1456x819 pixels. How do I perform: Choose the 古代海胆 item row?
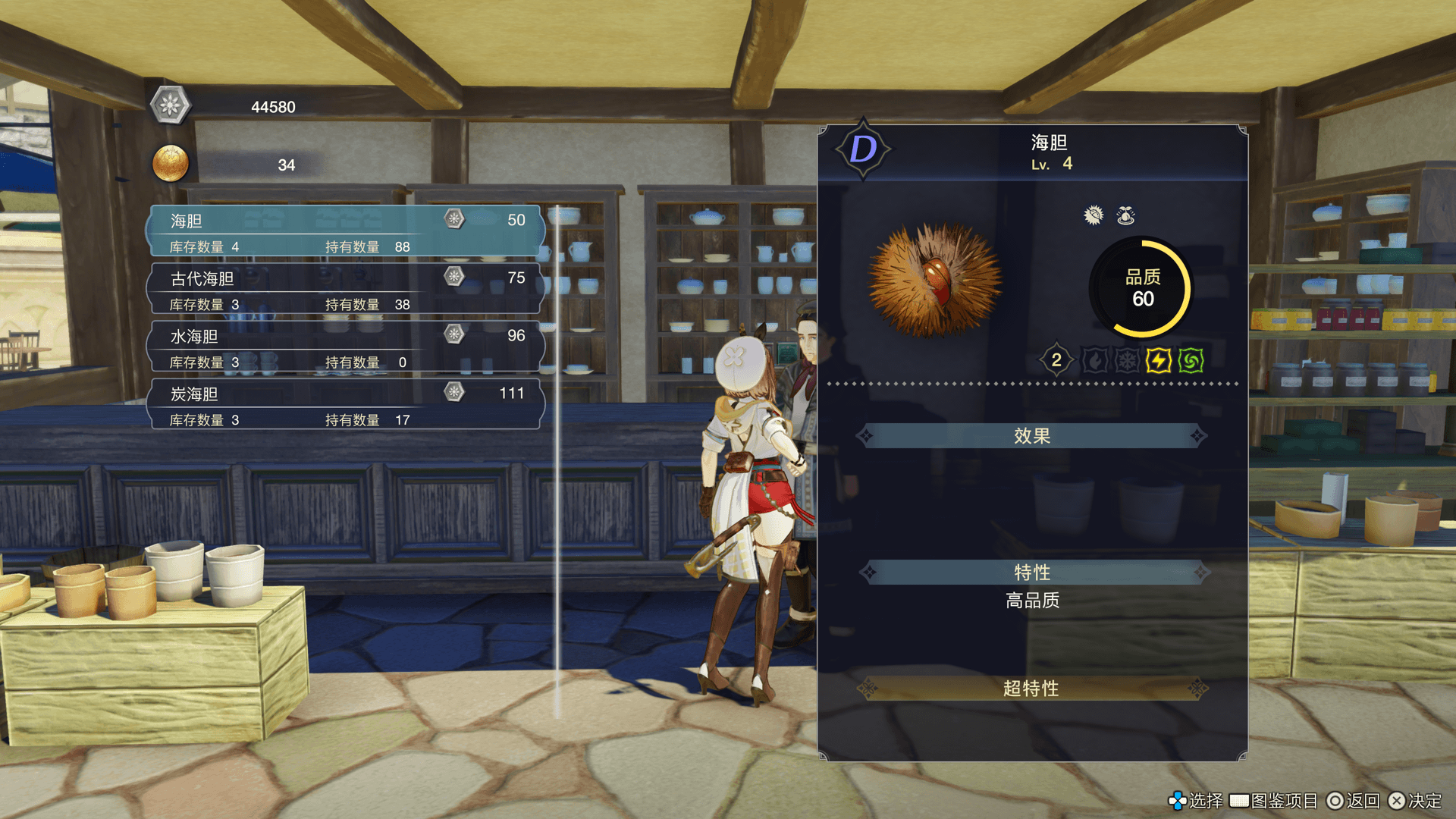(x=346, y=290)
